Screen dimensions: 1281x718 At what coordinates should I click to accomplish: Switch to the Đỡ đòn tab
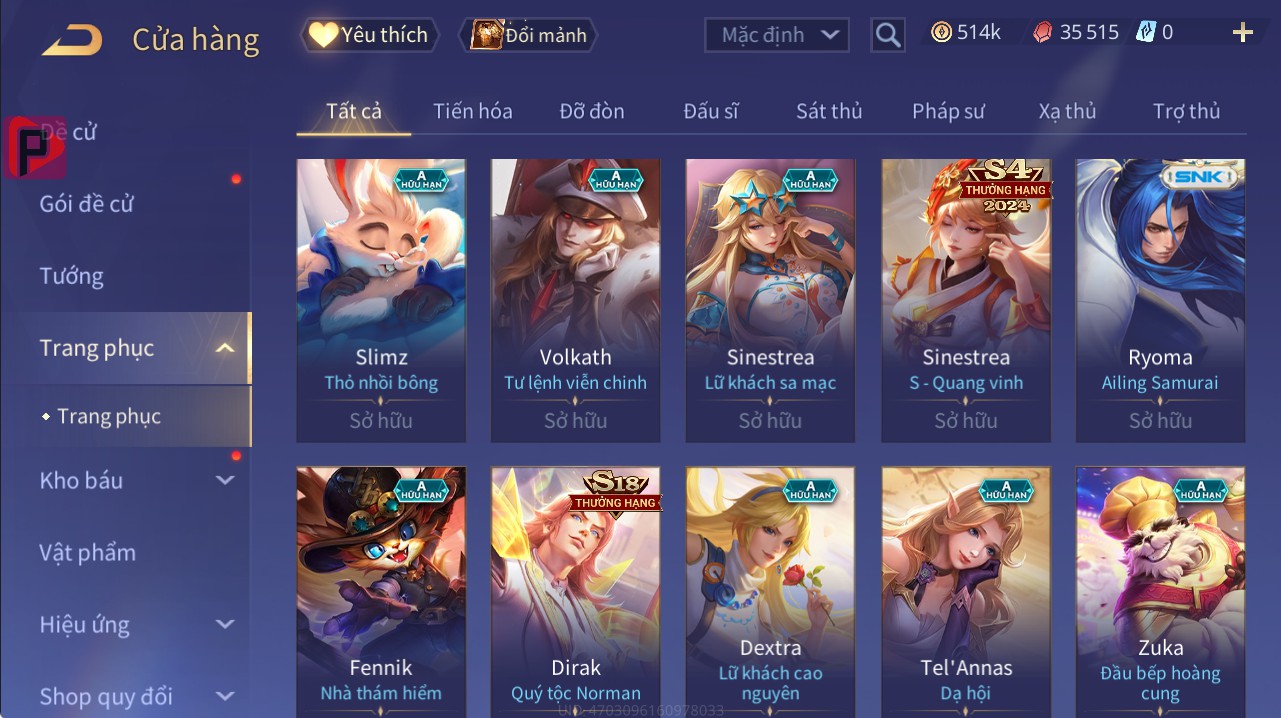[x=592, y=111]
